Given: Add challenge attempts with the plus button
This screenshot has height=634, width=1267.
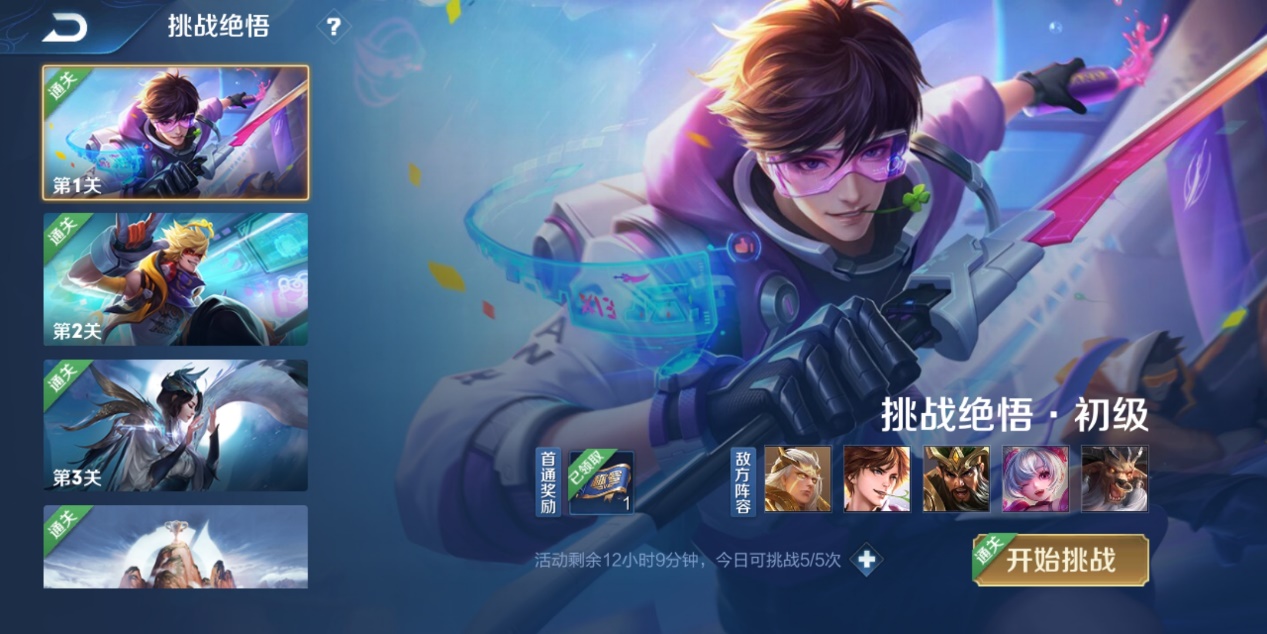Looking at the screenshot, I should click(x=866, y=560).
